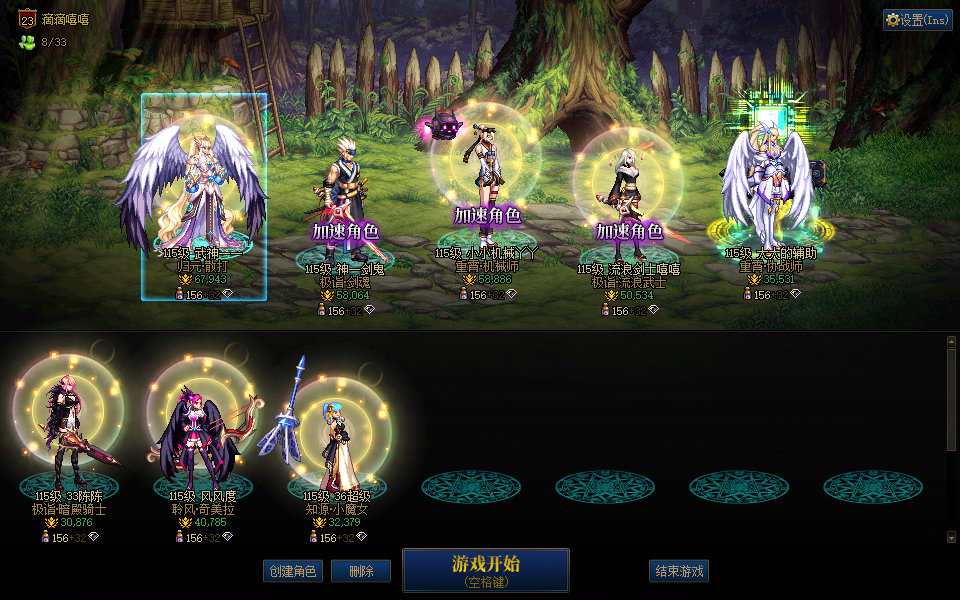The height and width of the screenshot is (600, 960).
Task: Click the character list scrollbar
Action: (951, 440)
